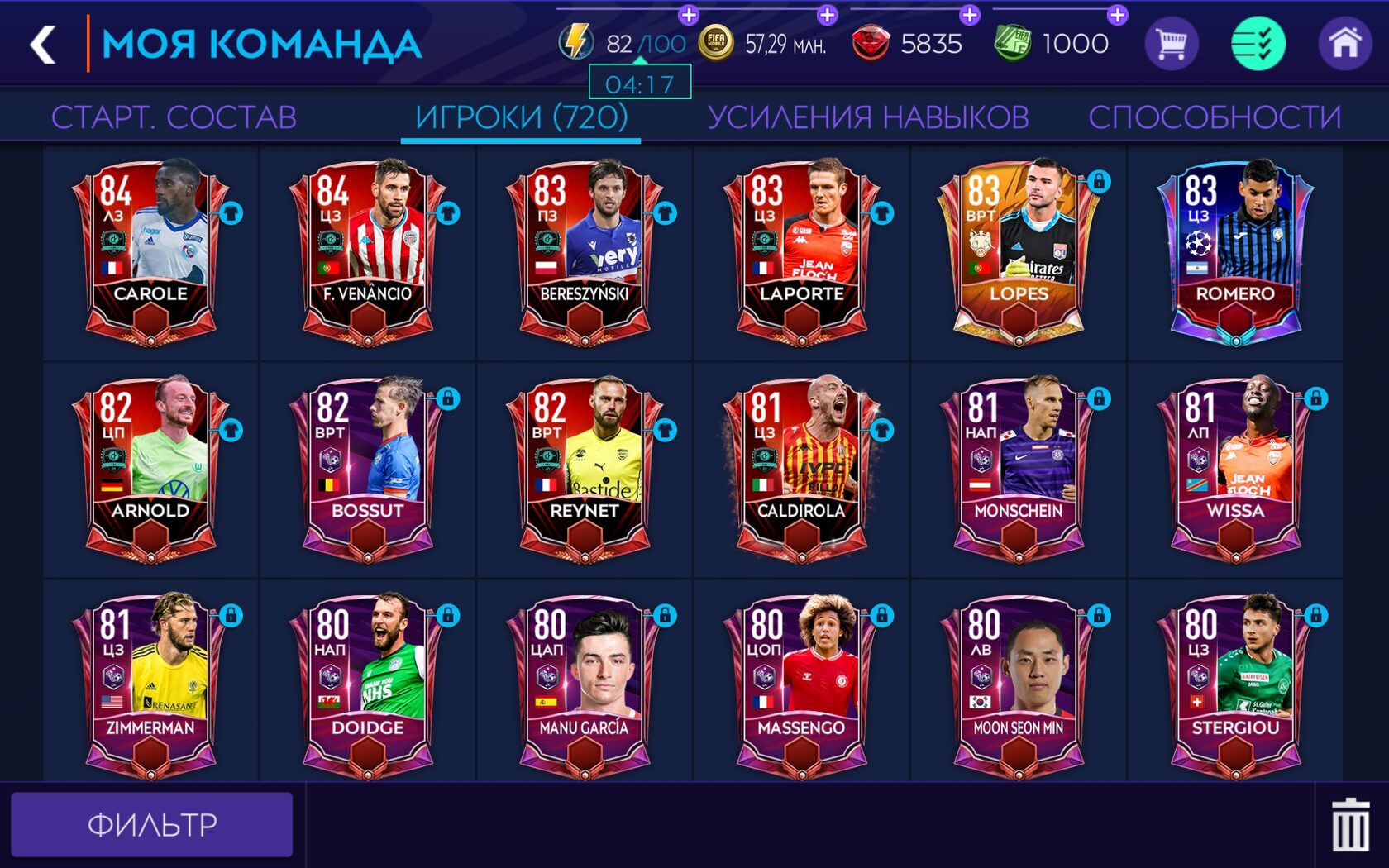Image resolution: width=1389 pixels, height=868 pixels.
Task: Open the ФИЛЬТР player filter
Action: 152,824
